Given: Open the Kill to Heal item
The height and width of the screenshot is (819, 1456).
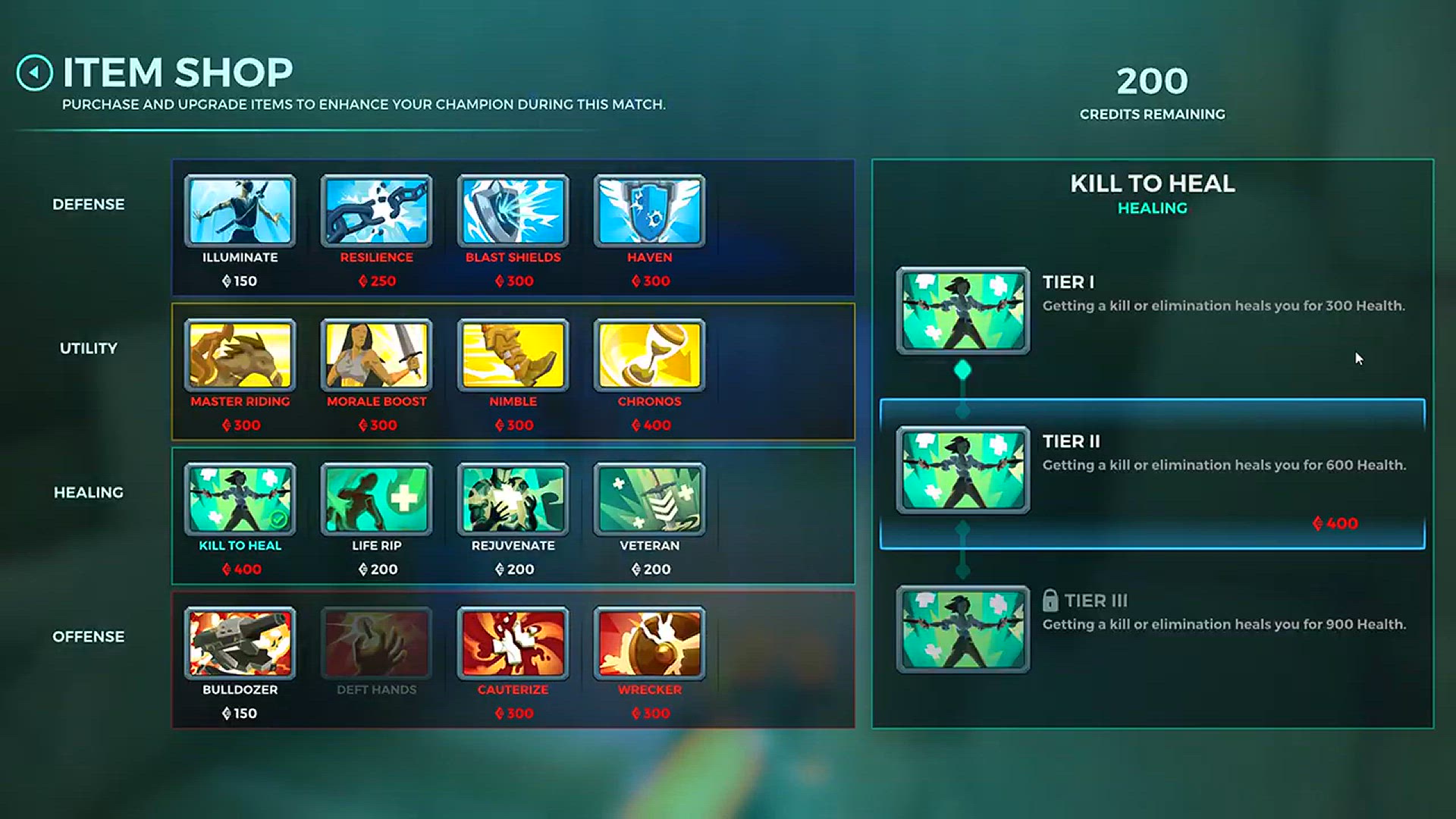Looking at the screenshot, I should [x=240, y=500].
